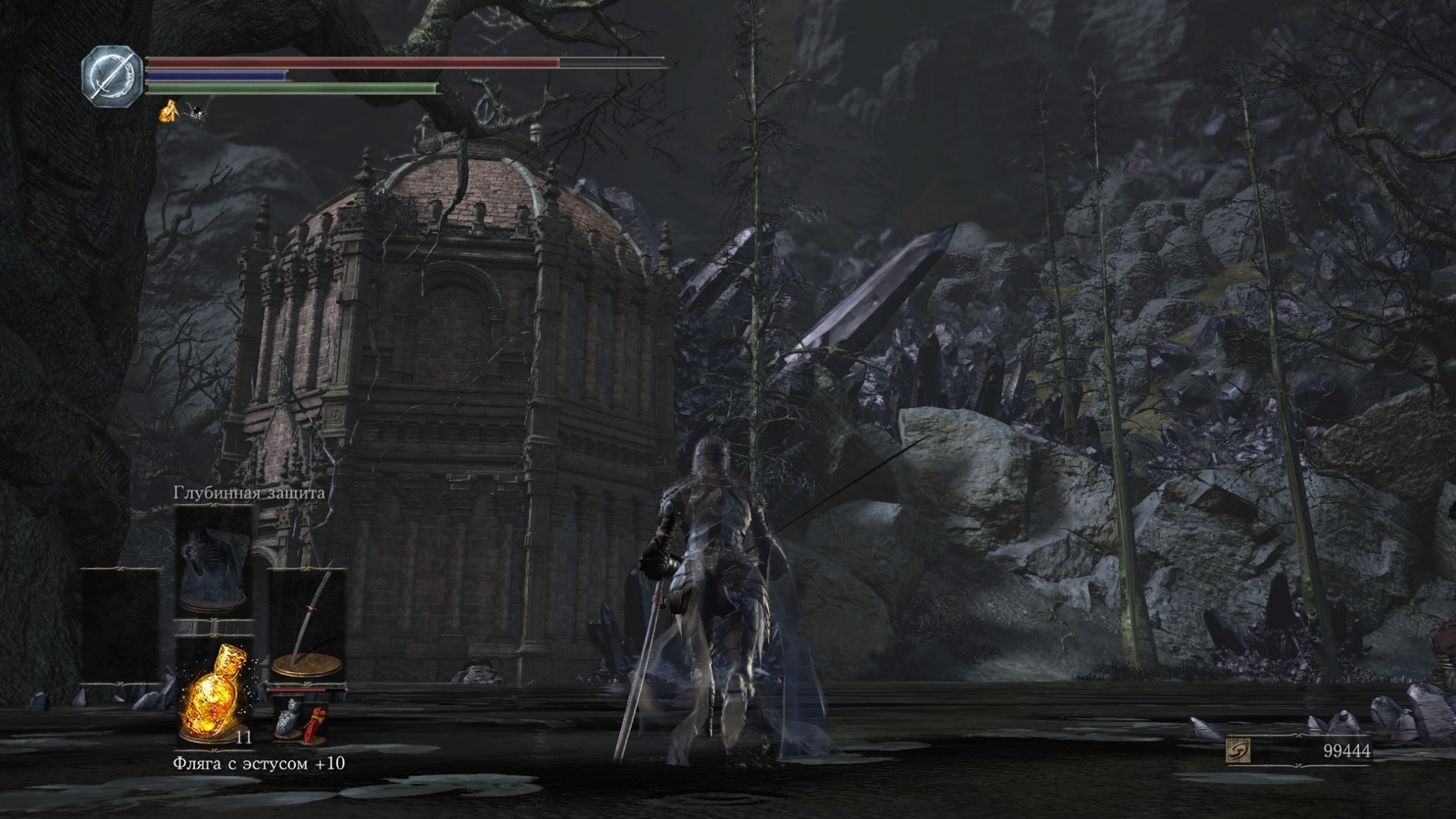This screenshot has height=819, width=1456.
Task: Click the souls counter emblem icon
Action: pos(1238,751)
